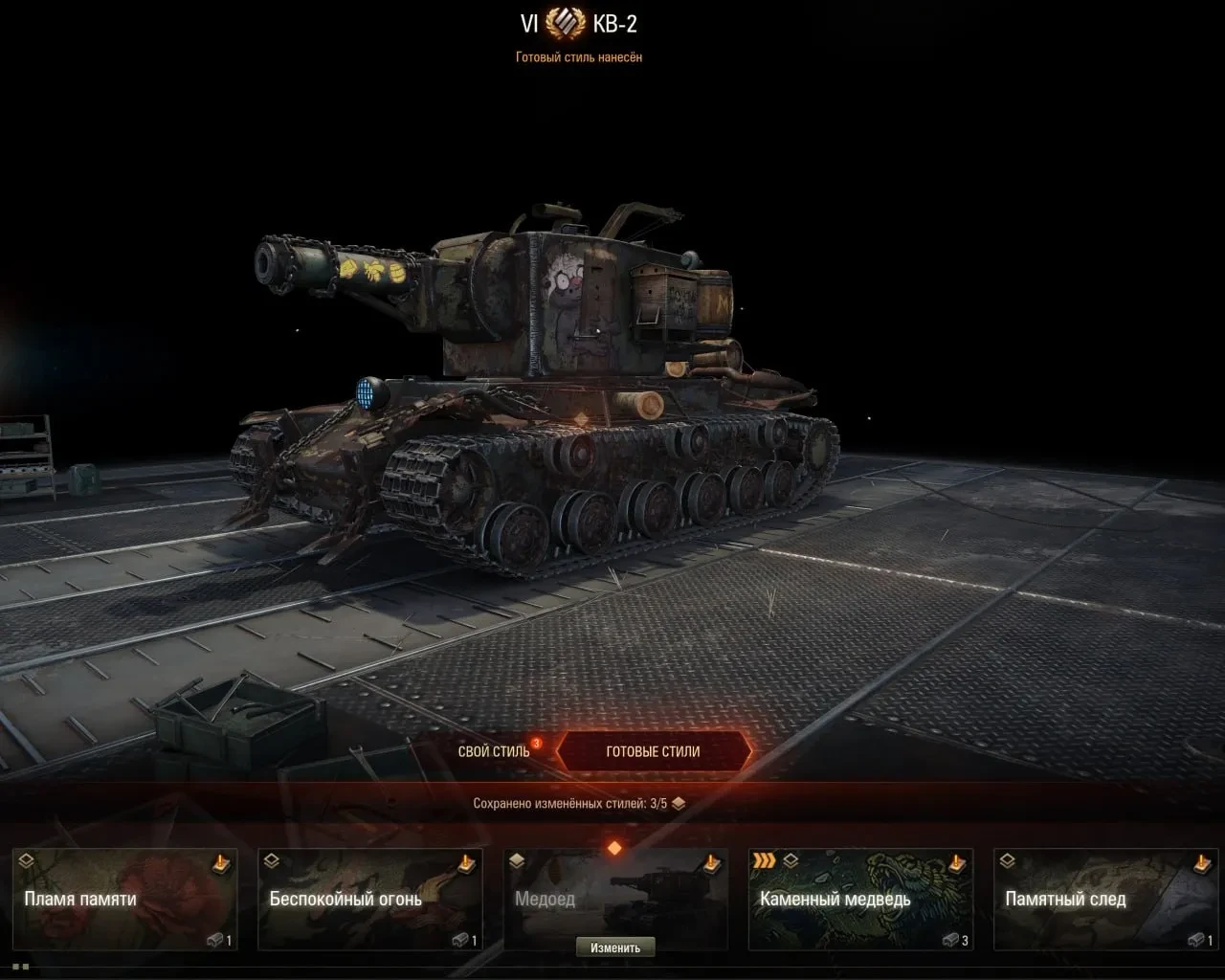Viewport: 1225px width, 980px height.
Task: Select the Пламя памяти style card
Action: coord(125,899)
